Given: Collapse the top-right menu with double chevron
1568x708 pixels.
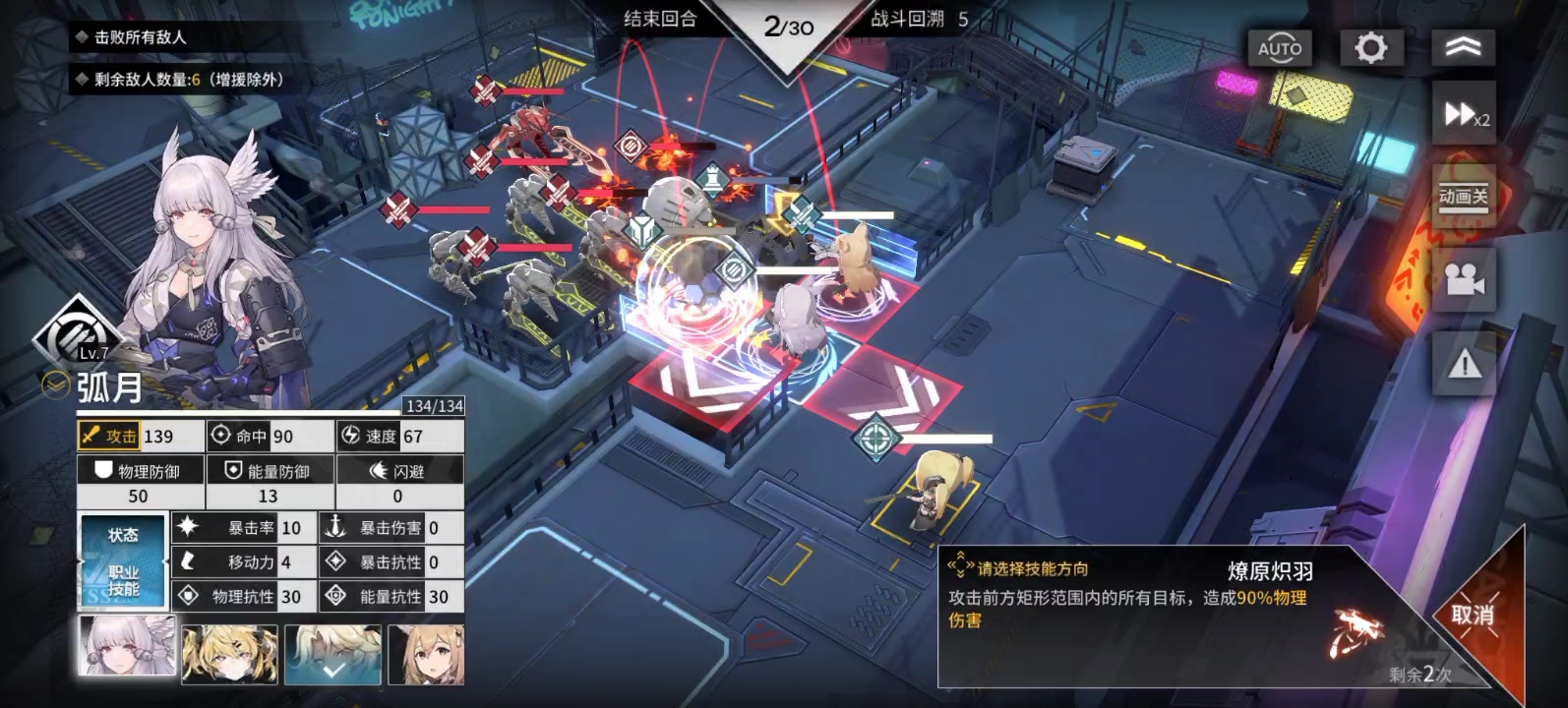Looking at the screenshot, I should (1463, 48).
